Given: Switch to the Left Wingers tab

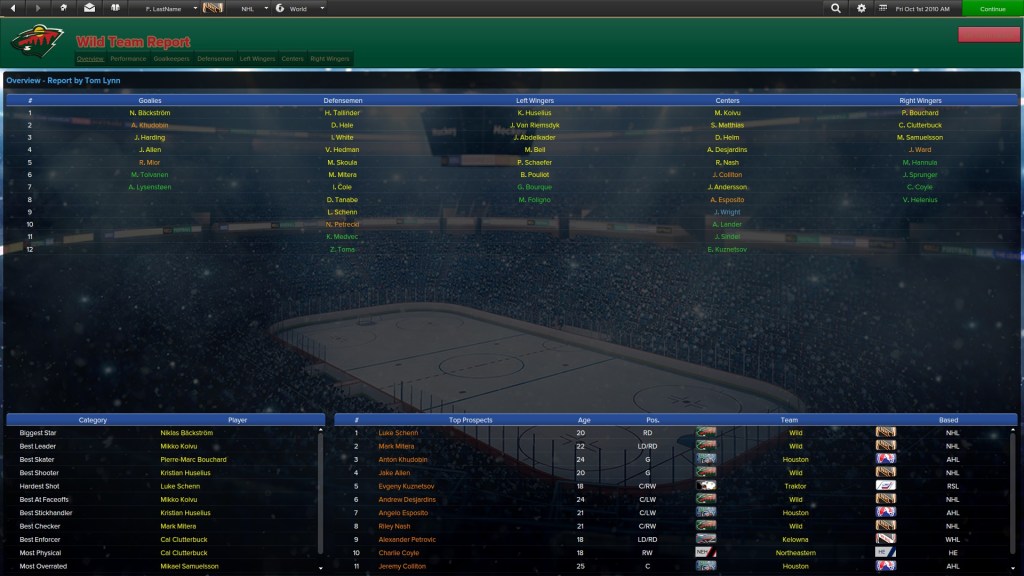Looking at the screenshot, I should [257, 59].
